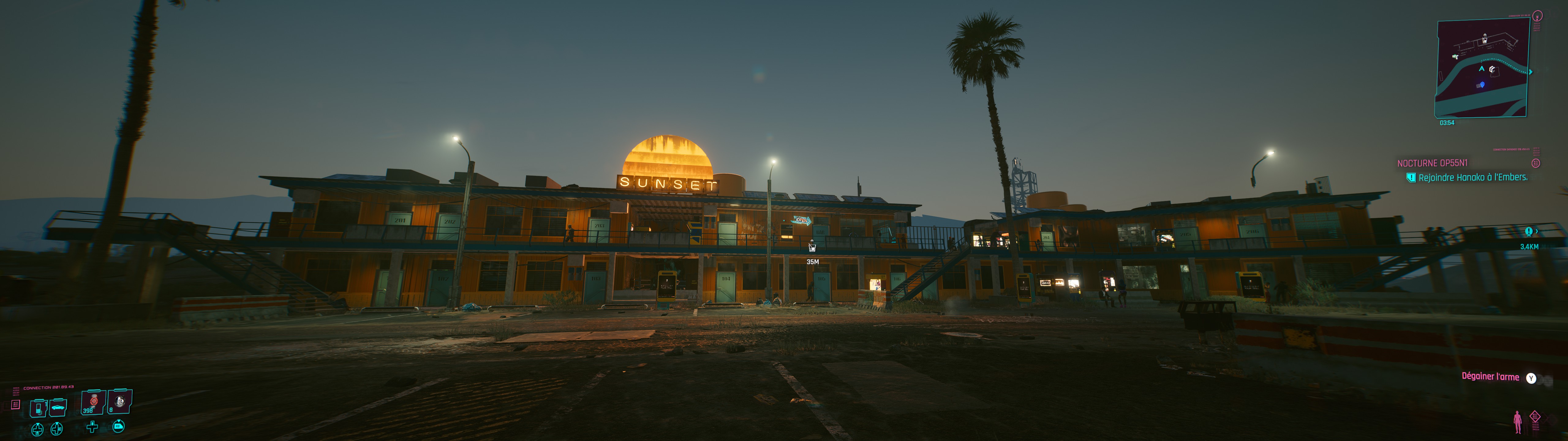Select the grenade quick slot
The height and width of the screenshot is (441, 1568).
pos(120,401)
